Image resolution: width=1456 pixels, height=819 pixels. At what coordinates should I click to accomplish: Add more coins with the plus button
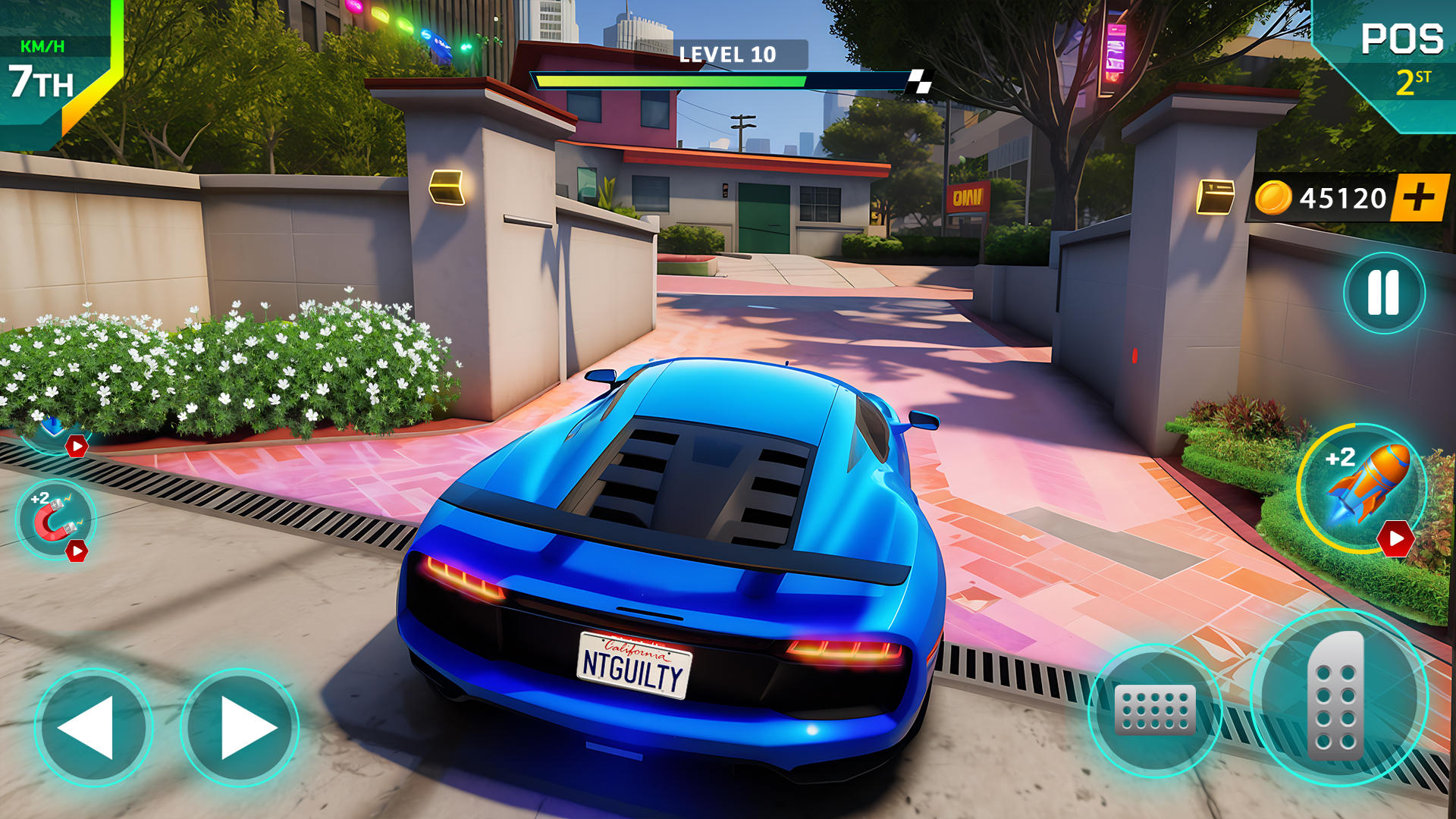1419,198
